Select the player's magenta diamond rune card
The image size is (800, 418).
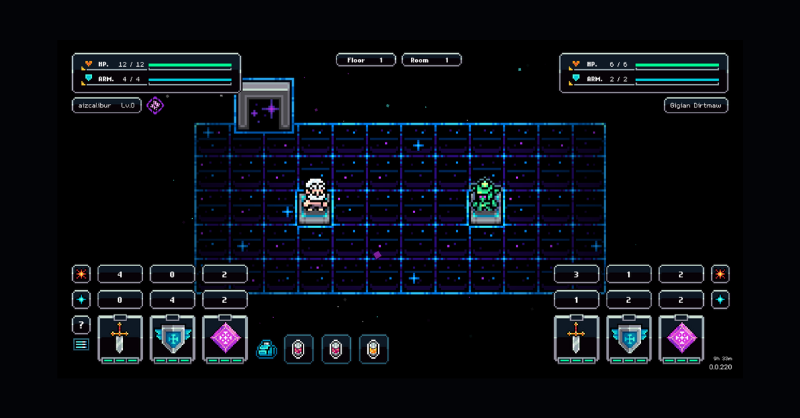pos(225,338)
